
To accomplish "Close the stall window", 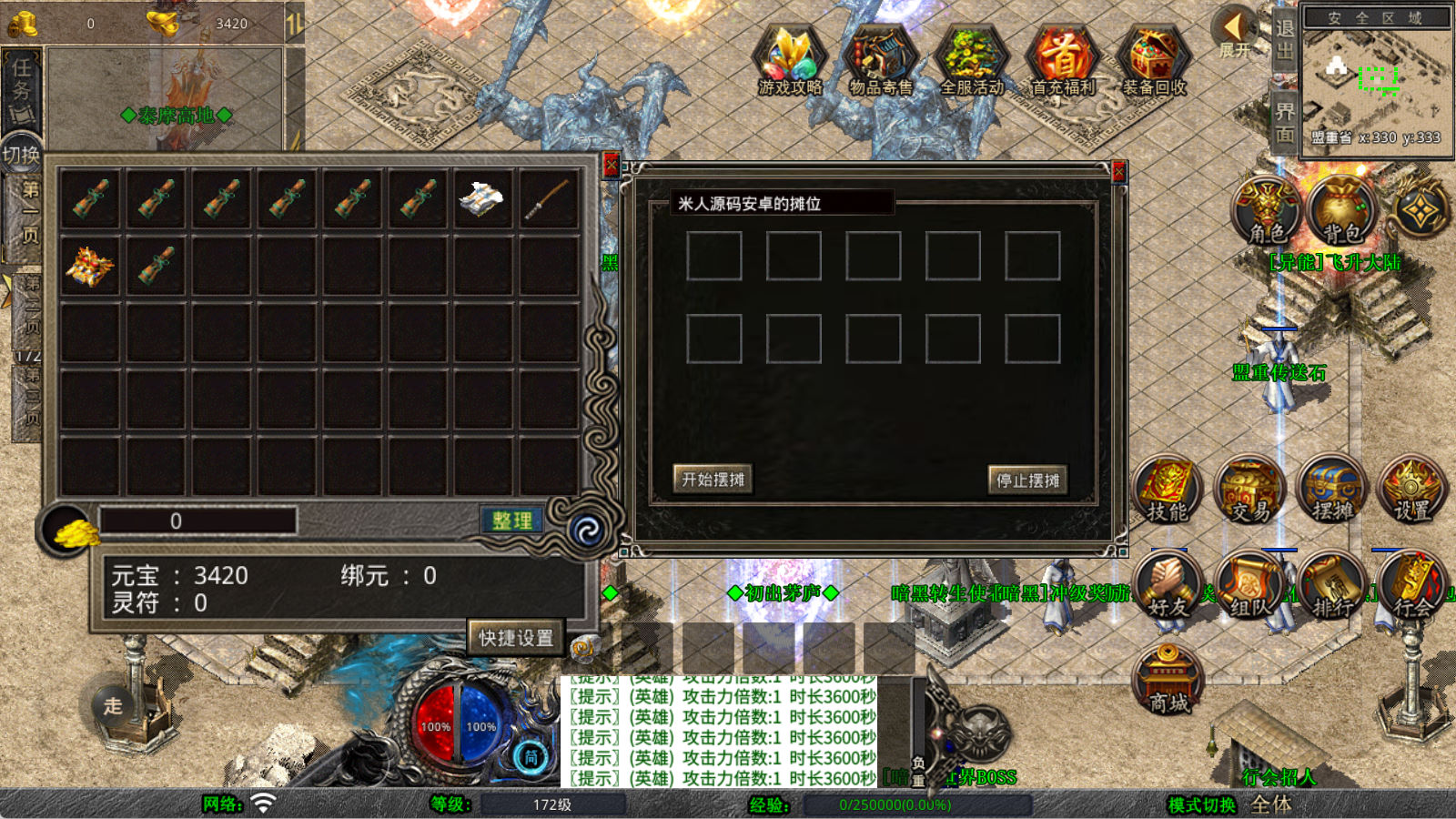I will 1119,172.
